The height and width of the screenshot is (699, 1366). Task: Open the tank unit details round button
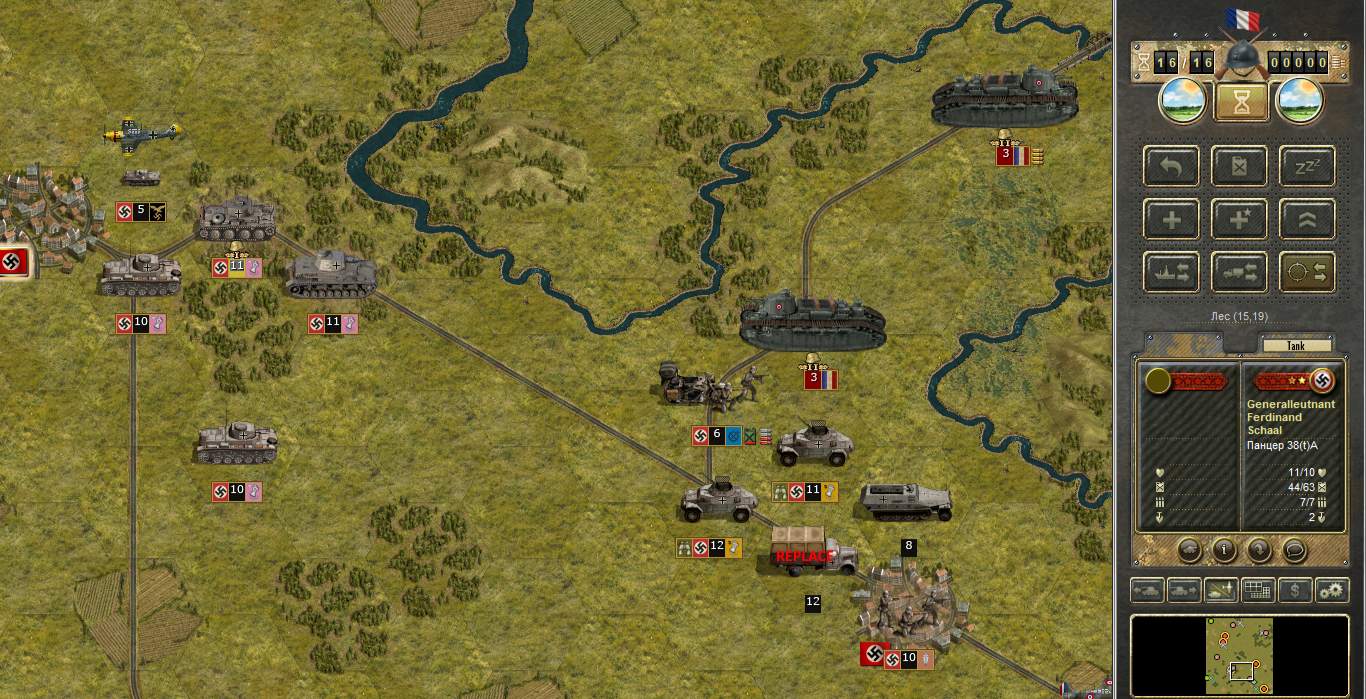coord(1189,548)
